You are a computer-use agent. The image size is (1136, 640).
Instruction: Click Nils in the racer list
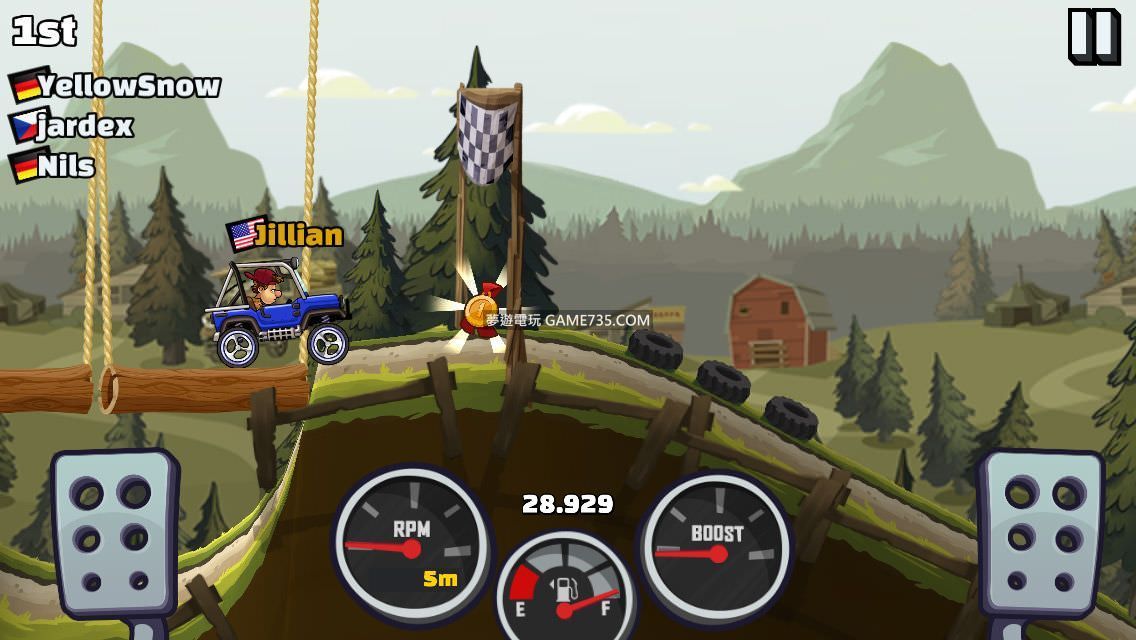pos(55,166)
